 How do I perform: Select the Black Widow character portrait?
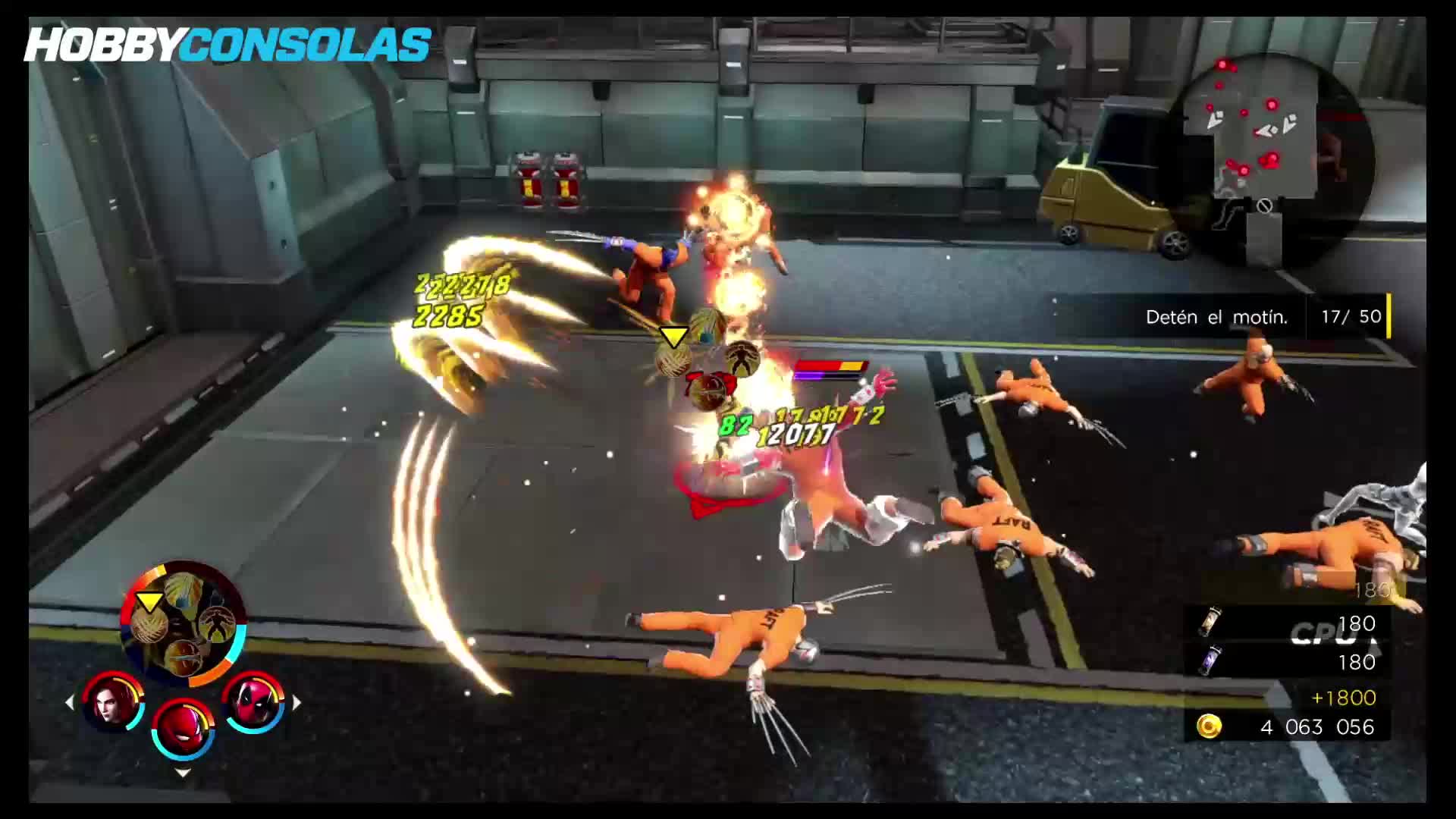tap(113, 701)
